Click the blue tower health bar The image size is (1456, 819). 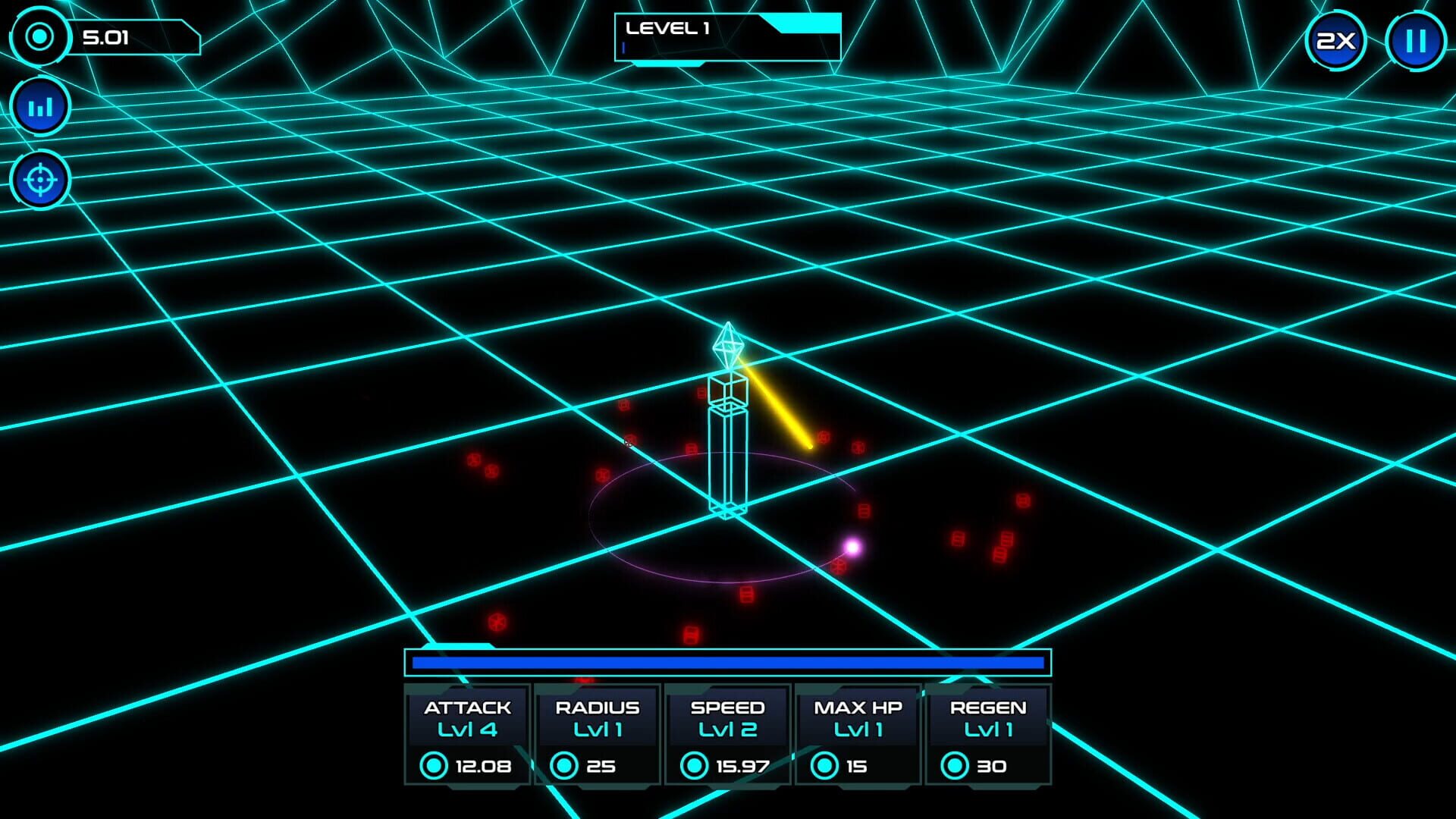point(726,663)
